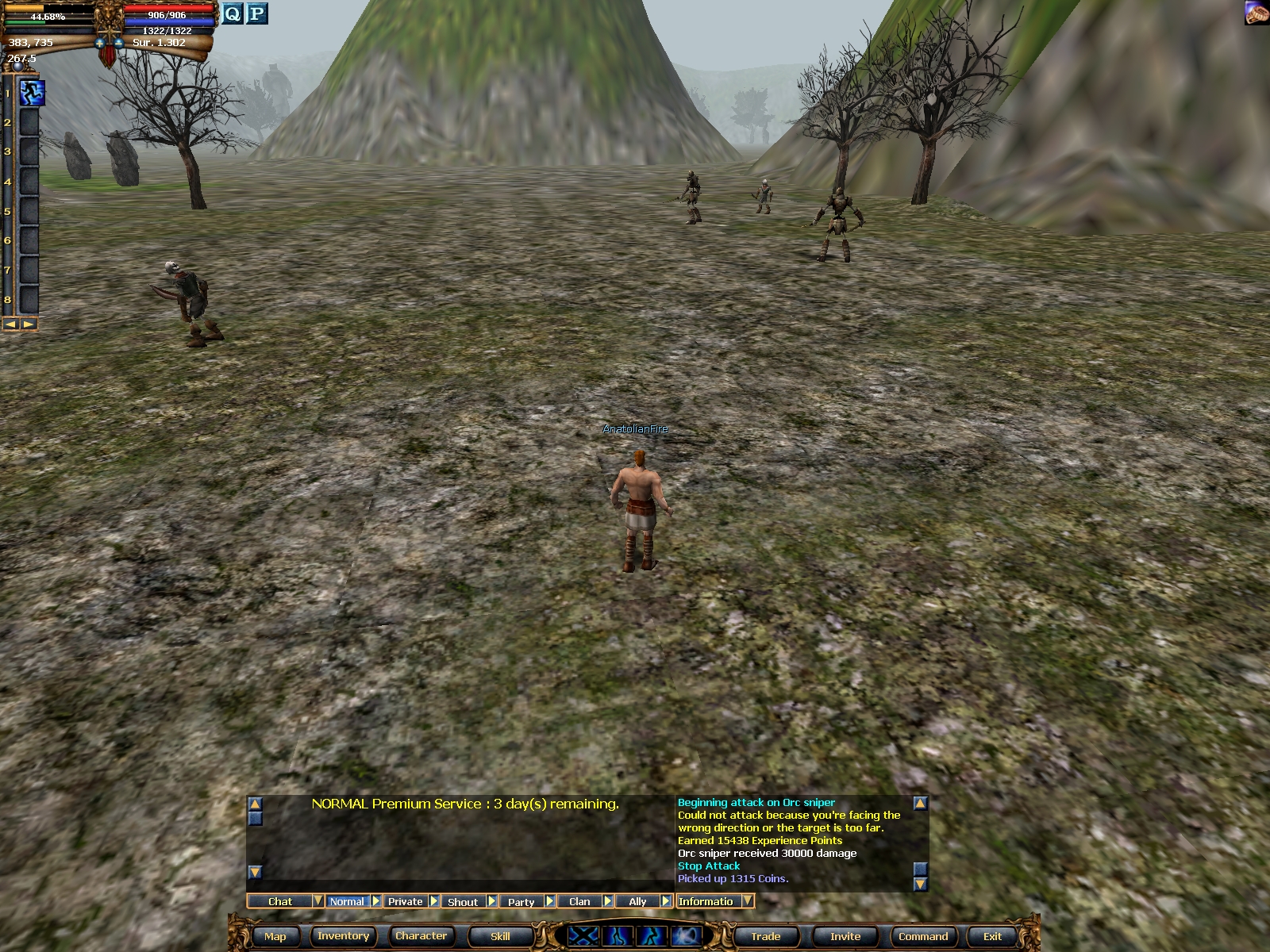Open the Information dropdown
Image resolution: width=1270 pixels, height=952 pixels.
point(748,901)
